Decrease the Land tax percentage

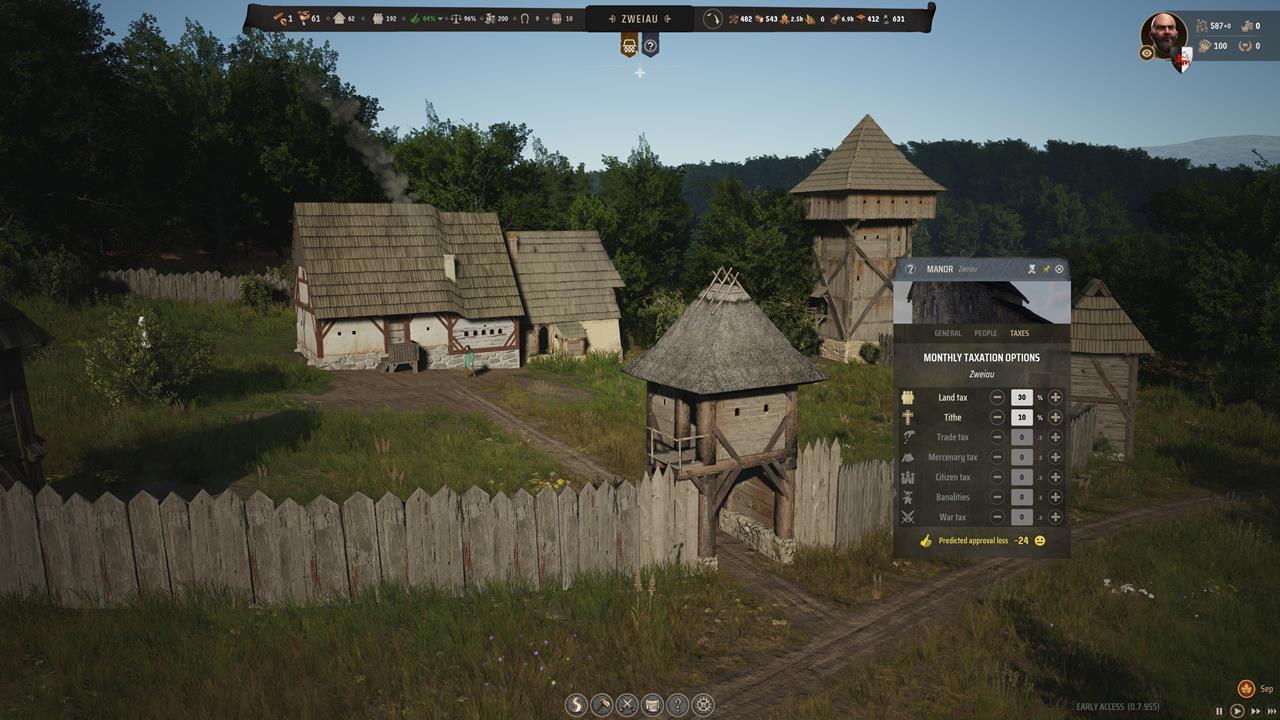[x=997, y=397]
